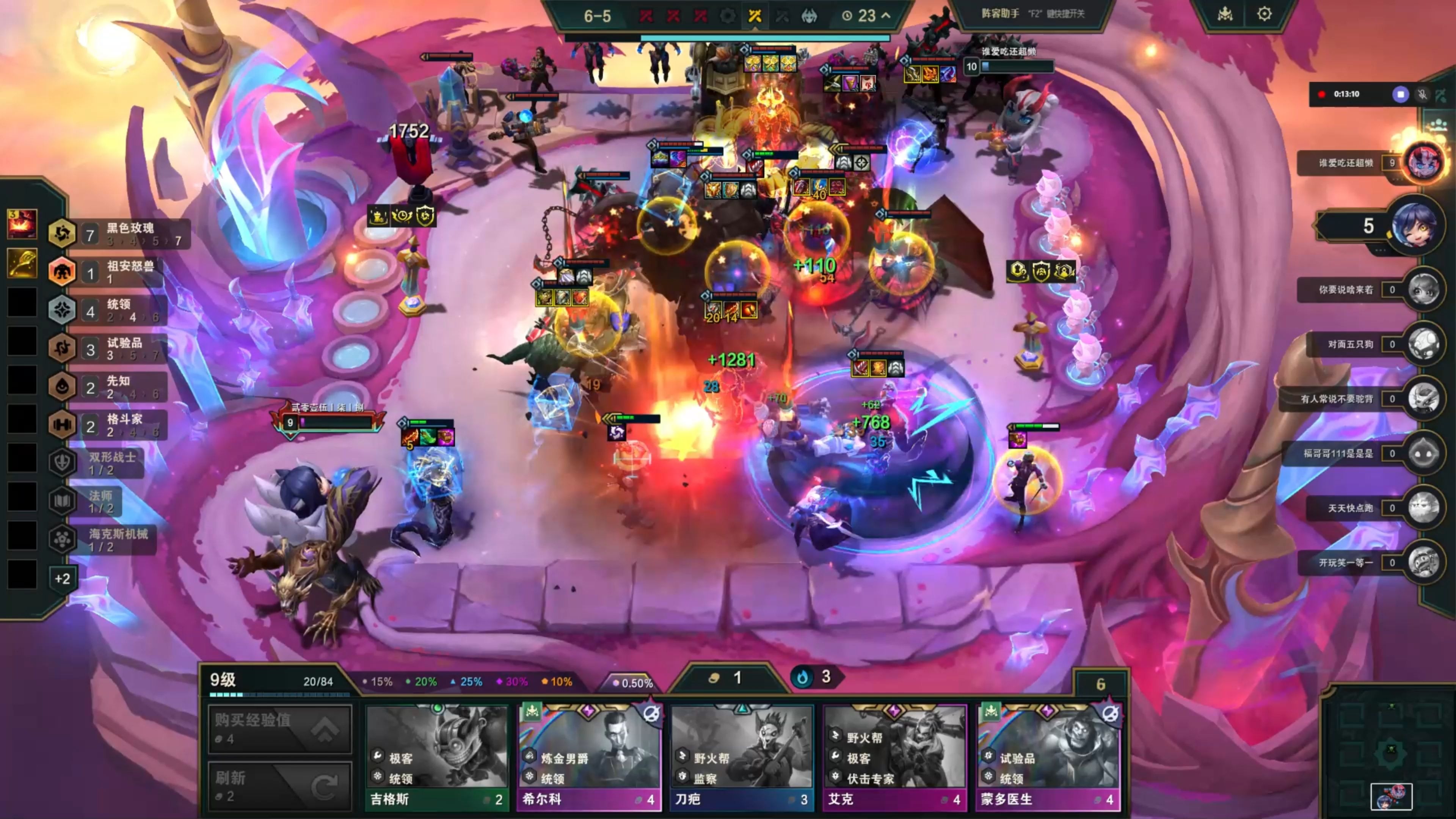The height and width of the screenshot is (819, 1456).
Task: Stop the screen recording
Action: pyautogui.click(x=1400, y=94)
